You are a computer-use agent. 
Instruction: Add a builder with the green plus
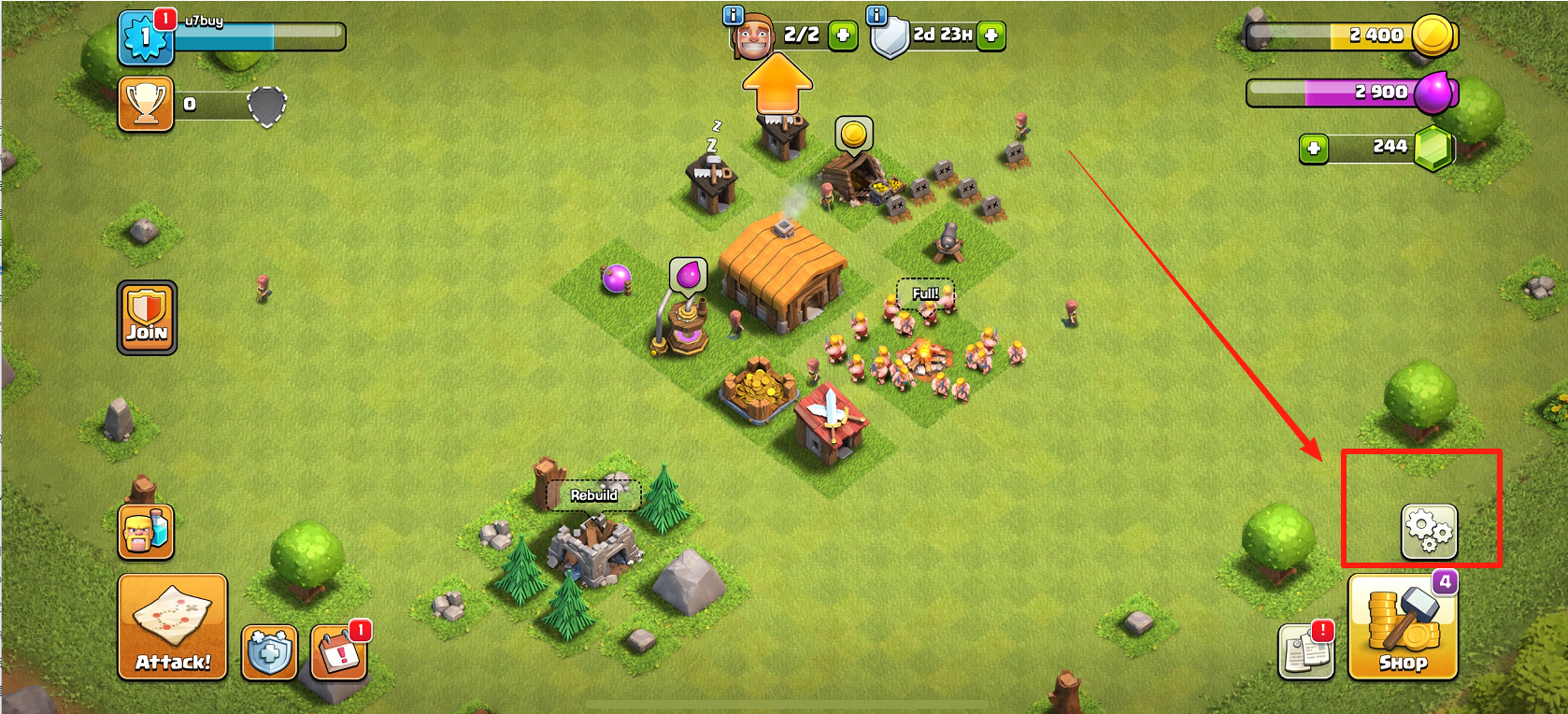[x=843, y=36]
